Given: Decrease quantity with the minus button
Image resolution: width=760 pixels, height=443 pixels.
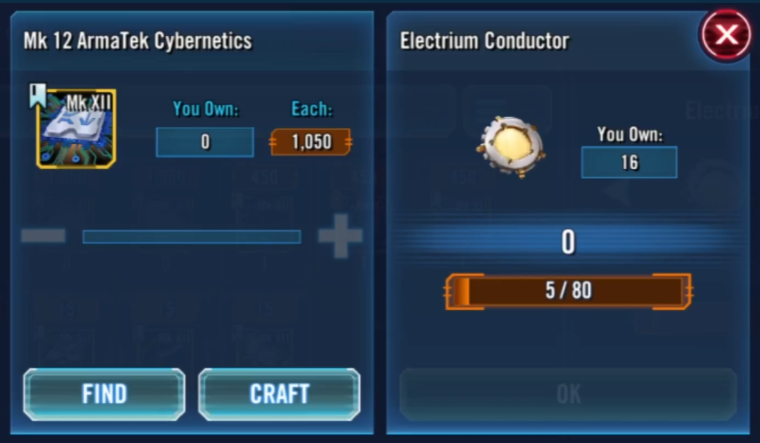Looking at the screenshot, I should point(43,237).
